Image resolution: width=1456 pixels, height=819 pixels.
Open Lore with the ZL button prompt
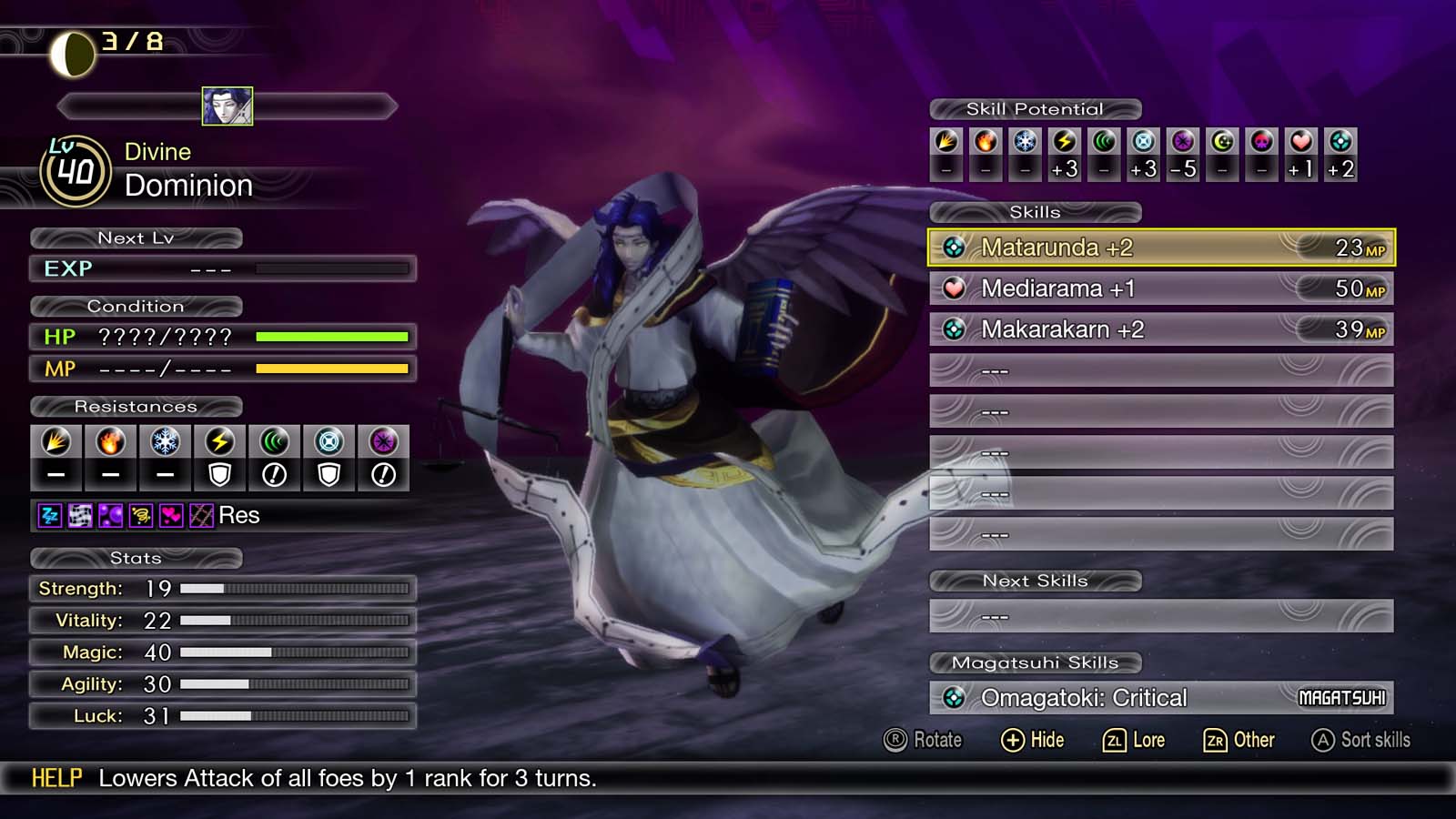coord(1134,740)
